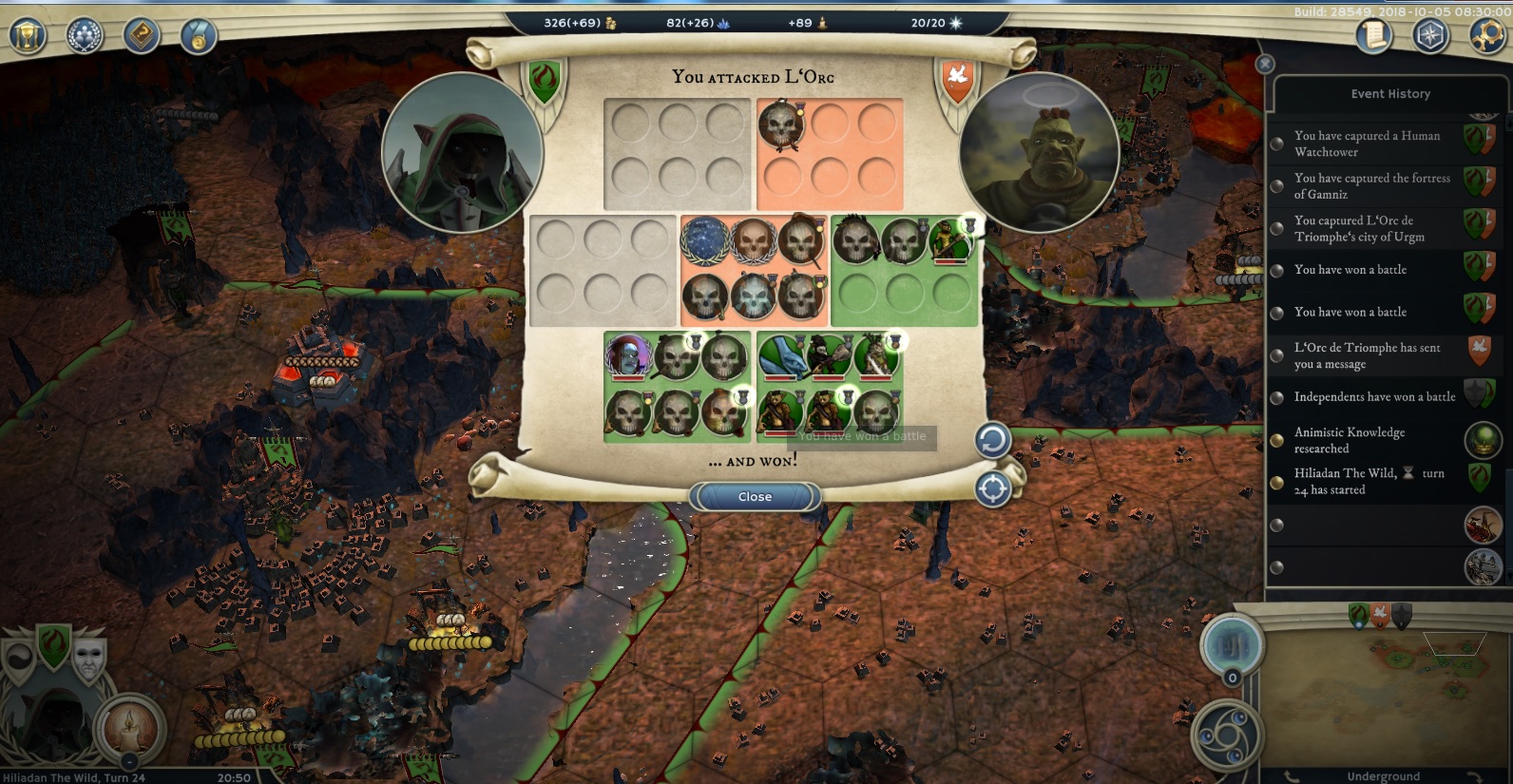This screenshot has width=1513, height=784.
Task: Center view on battle location crosshair button
Action: (992, 489)
